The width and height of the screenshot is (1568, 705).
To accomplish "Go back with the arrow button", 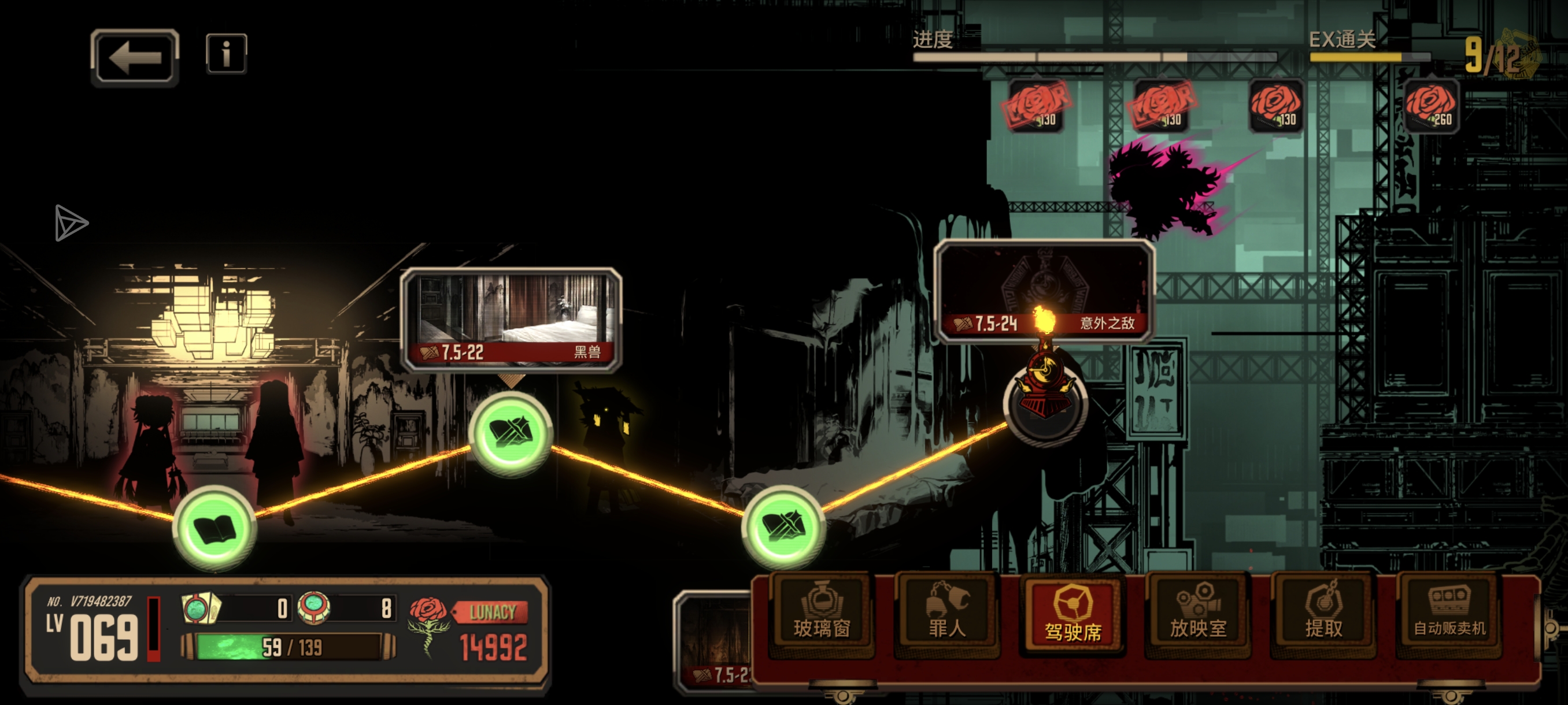I will [135, 57].
